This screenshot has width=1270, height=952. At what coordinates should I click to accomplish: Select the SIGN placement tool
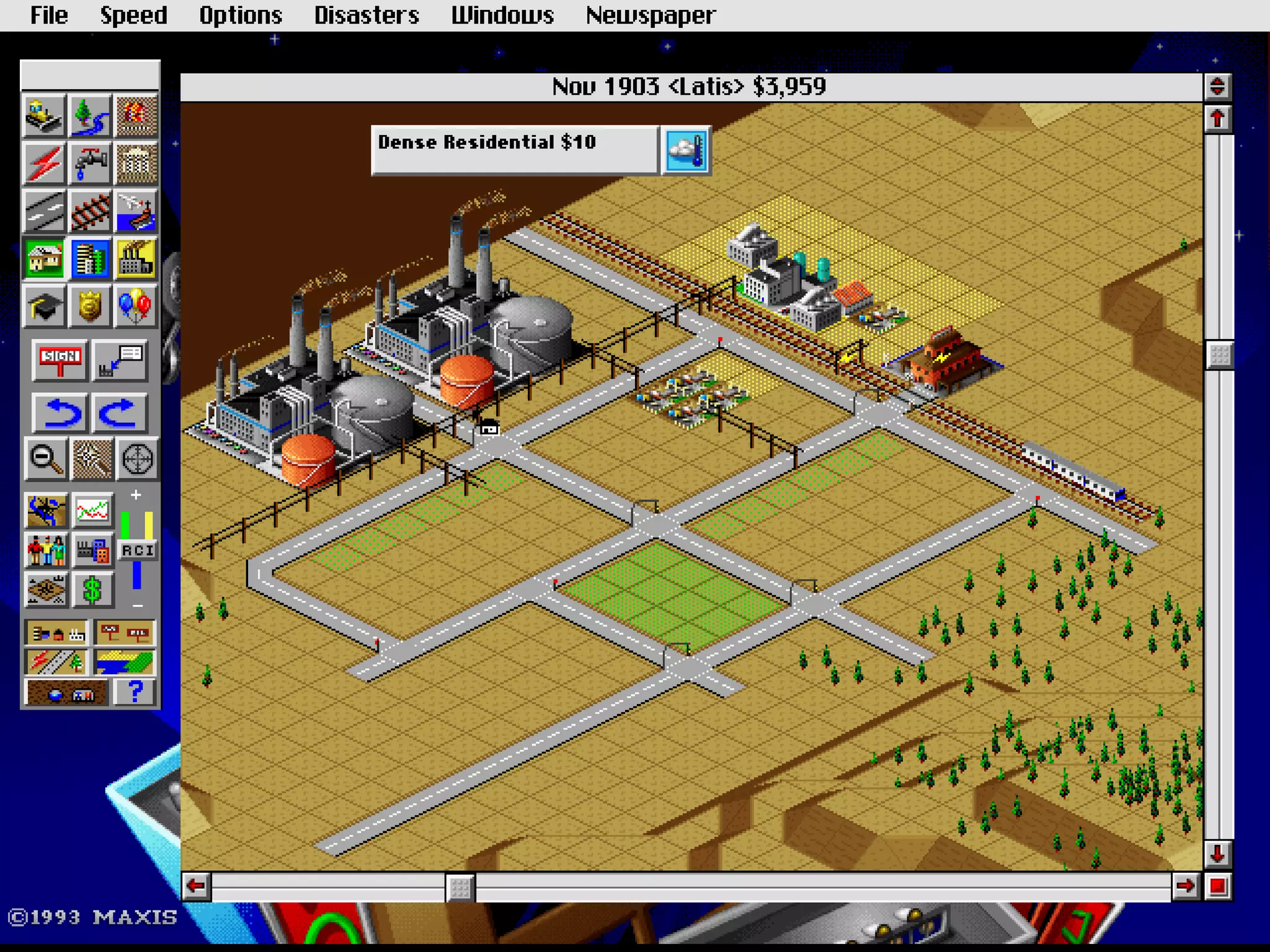60,359
